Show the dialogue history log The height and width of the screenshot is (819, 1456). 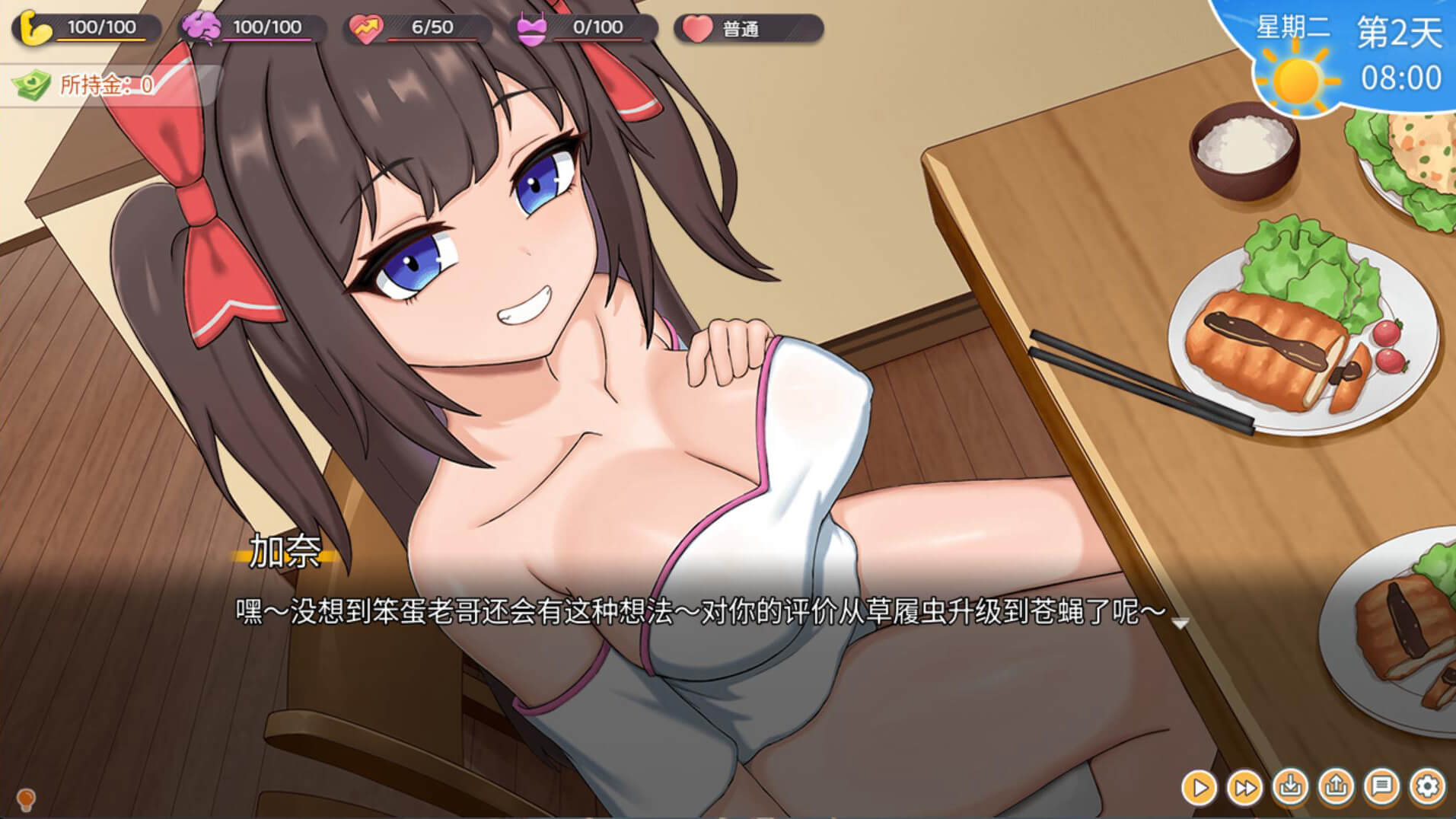[1382, 786]
